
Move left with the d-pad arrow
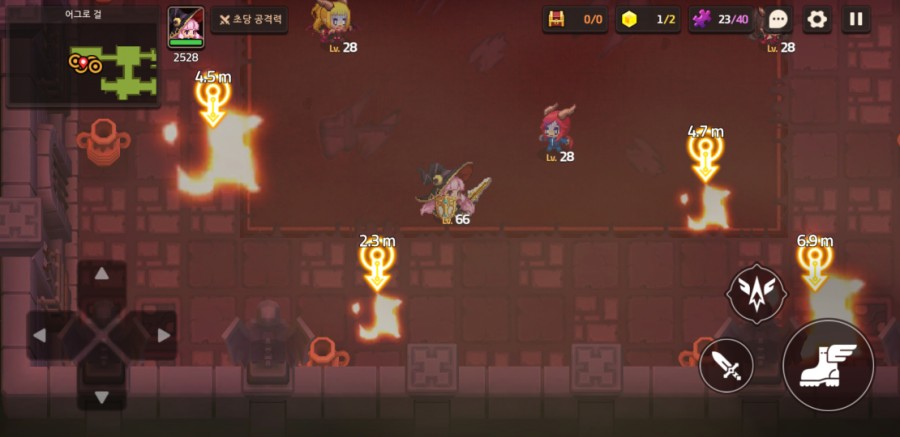click(40, 335)
